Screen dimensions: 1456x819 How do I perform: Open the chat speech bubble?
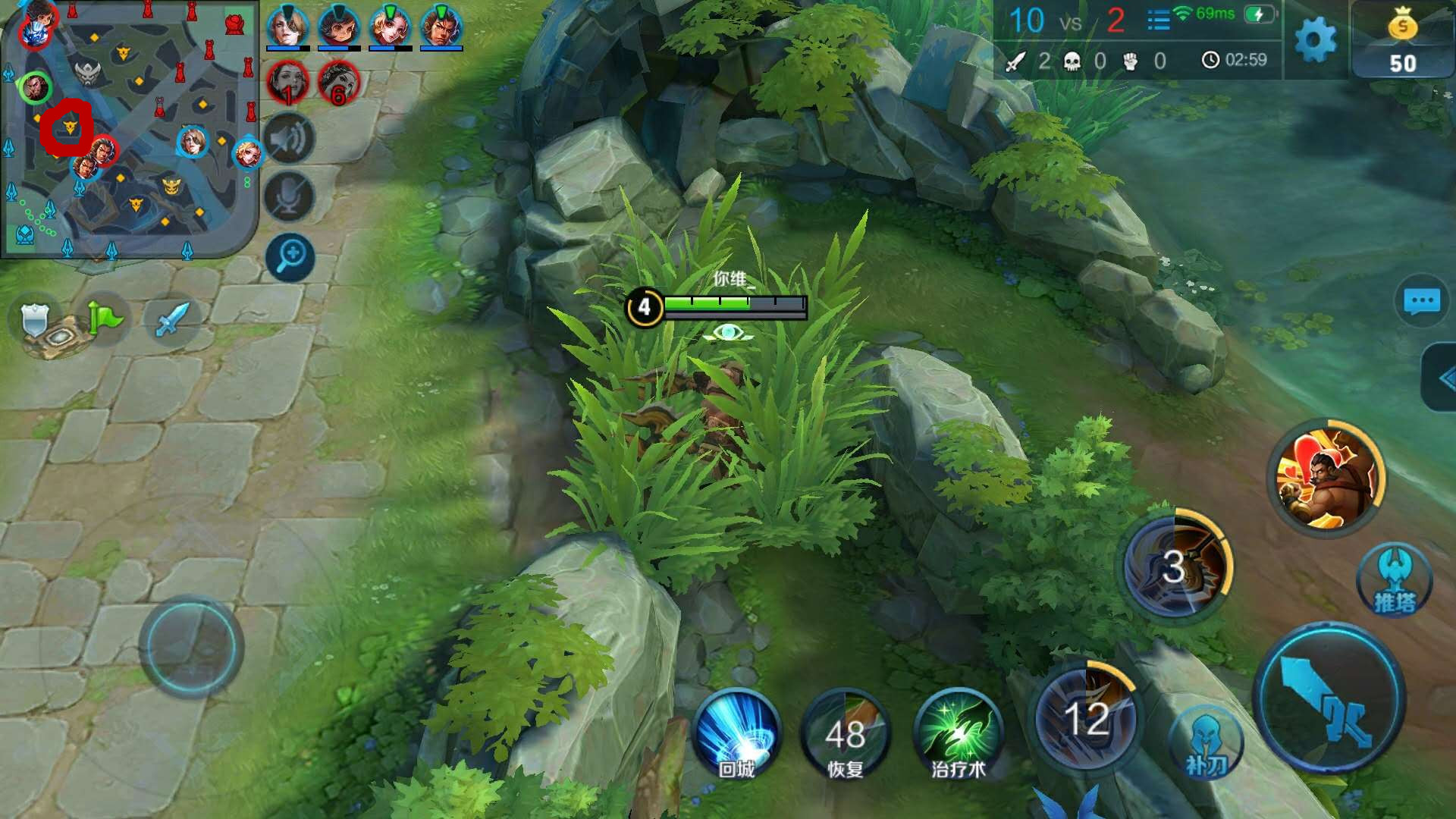pos(1421,301)
